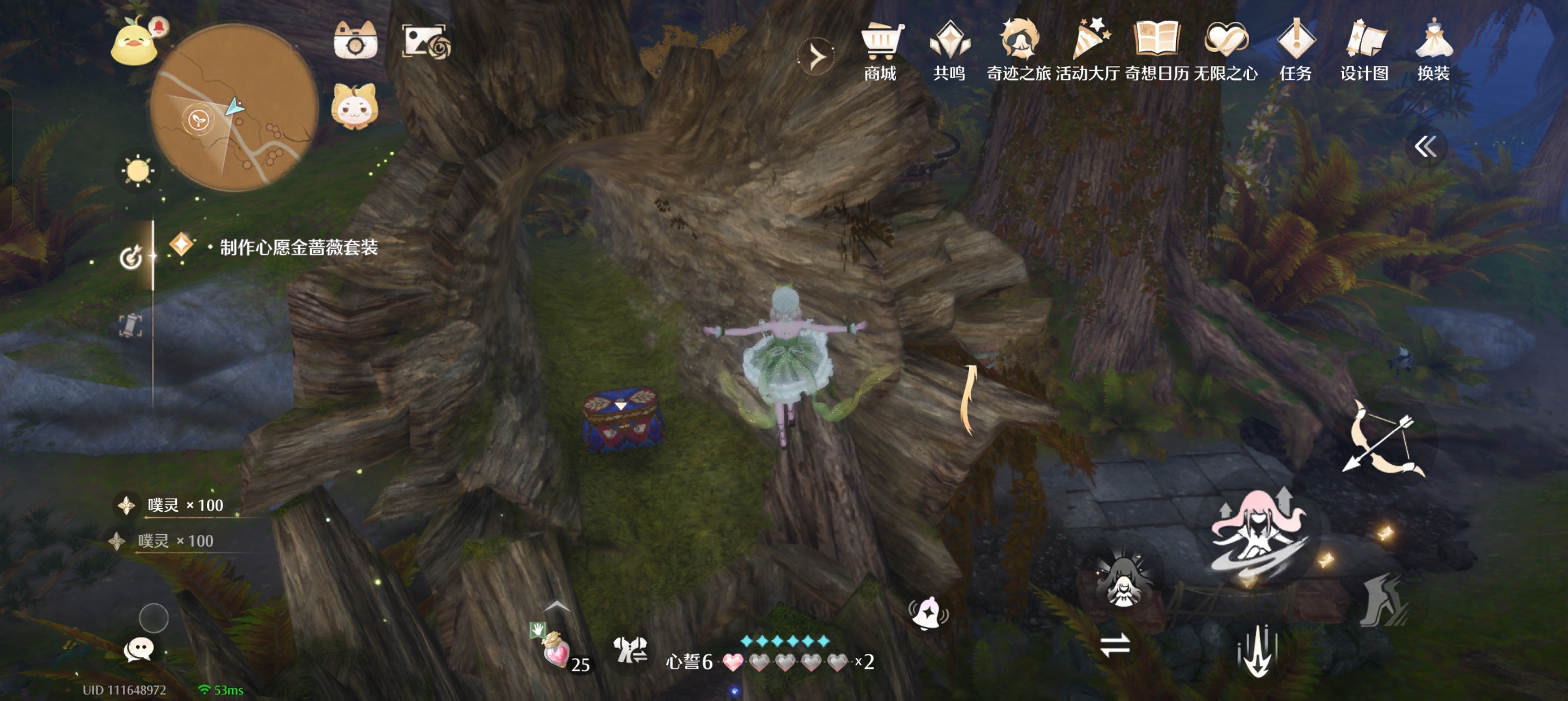Tap the swap arrows button
This screenshot has height=701, width=1568.
point(1114,646)
